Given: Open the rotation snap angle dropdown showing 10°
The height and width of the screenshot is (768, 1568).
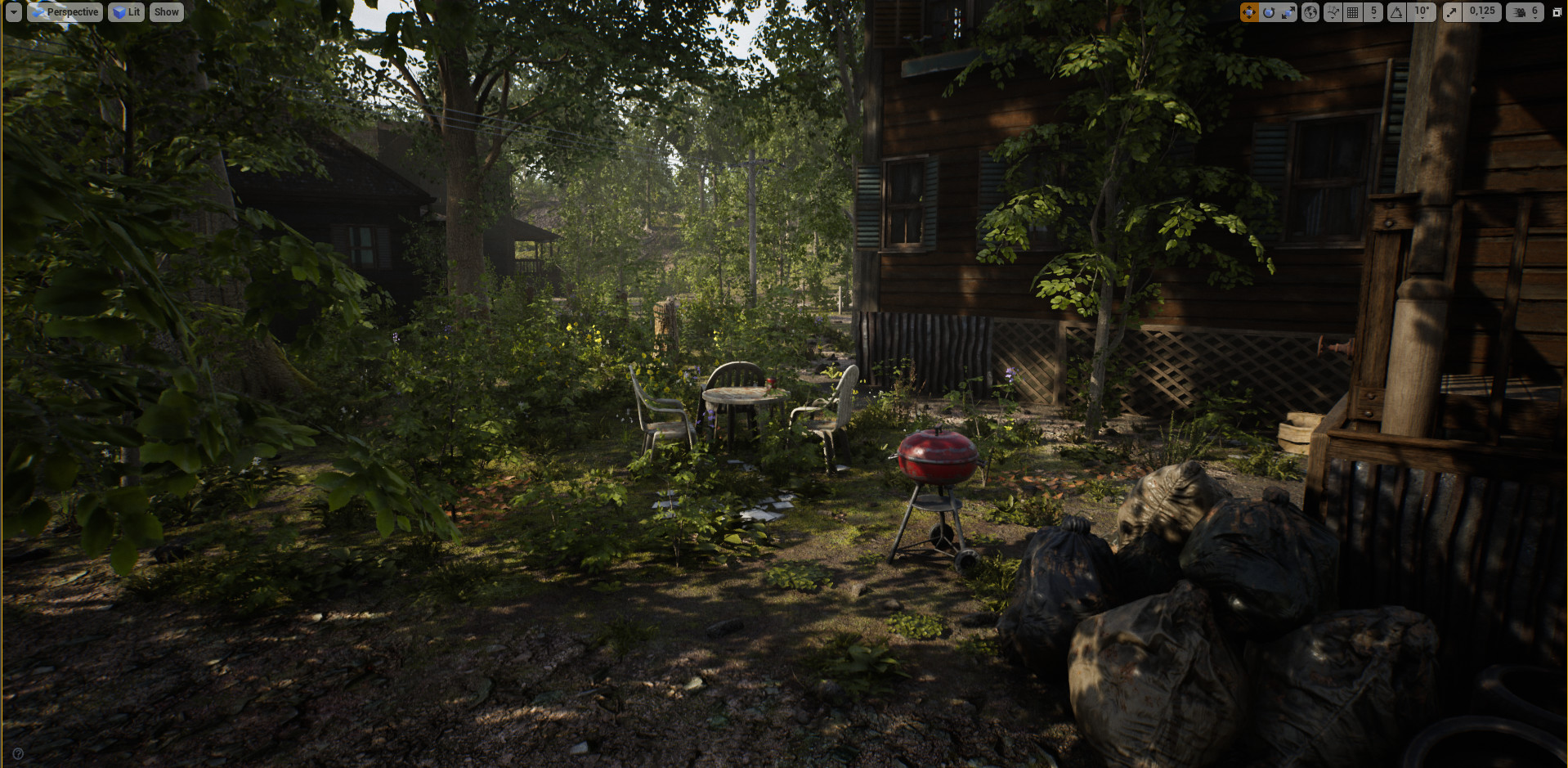Looking at the screenshot, I should tap(1421, 14).
